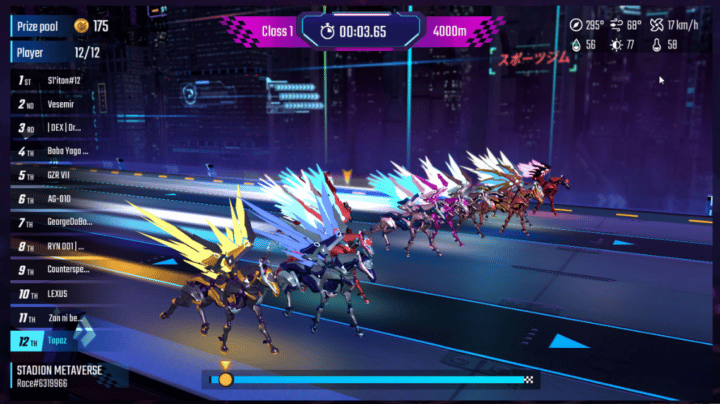Select the RYN 001 racer row
The width and height of the screenshot is (720, 404).
pos(62,246)
